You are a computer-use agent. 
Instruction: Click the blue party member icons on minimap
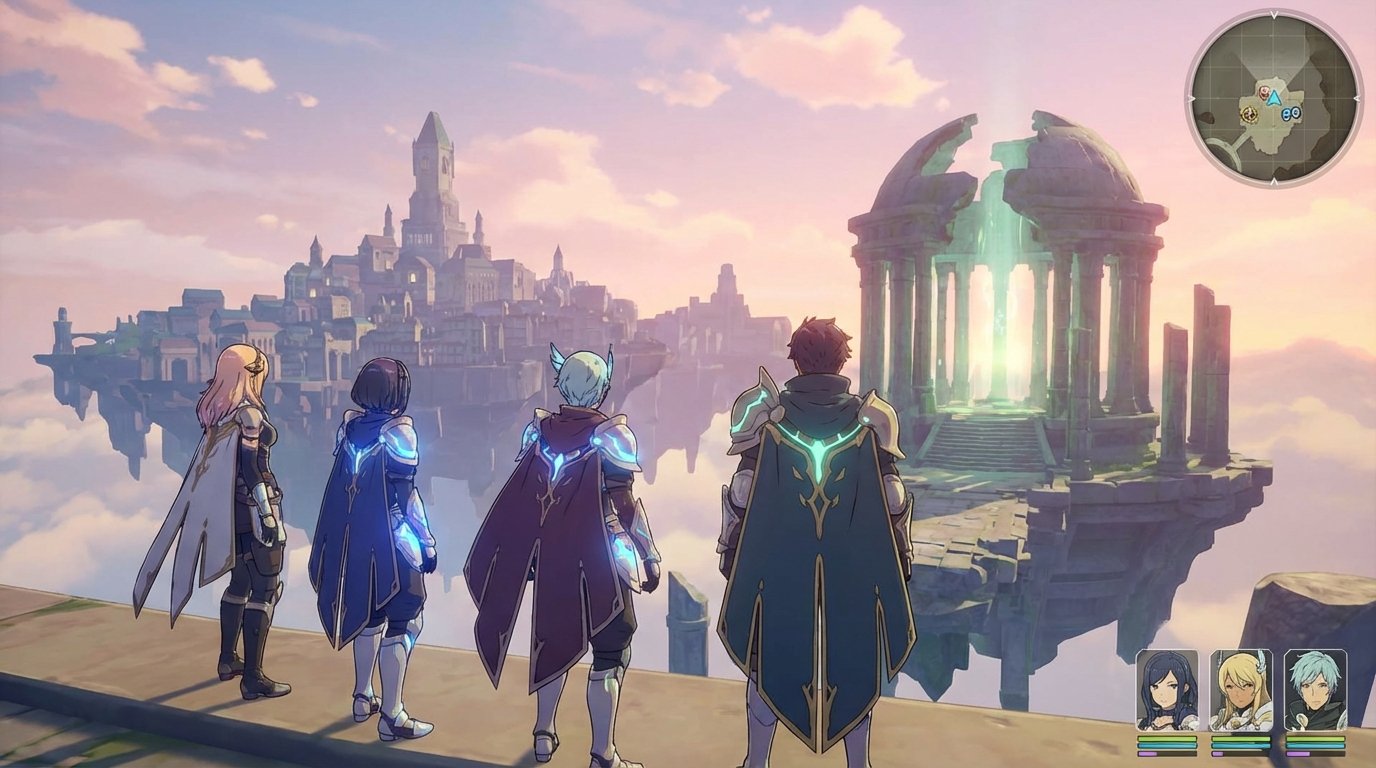pos(1291,113)
